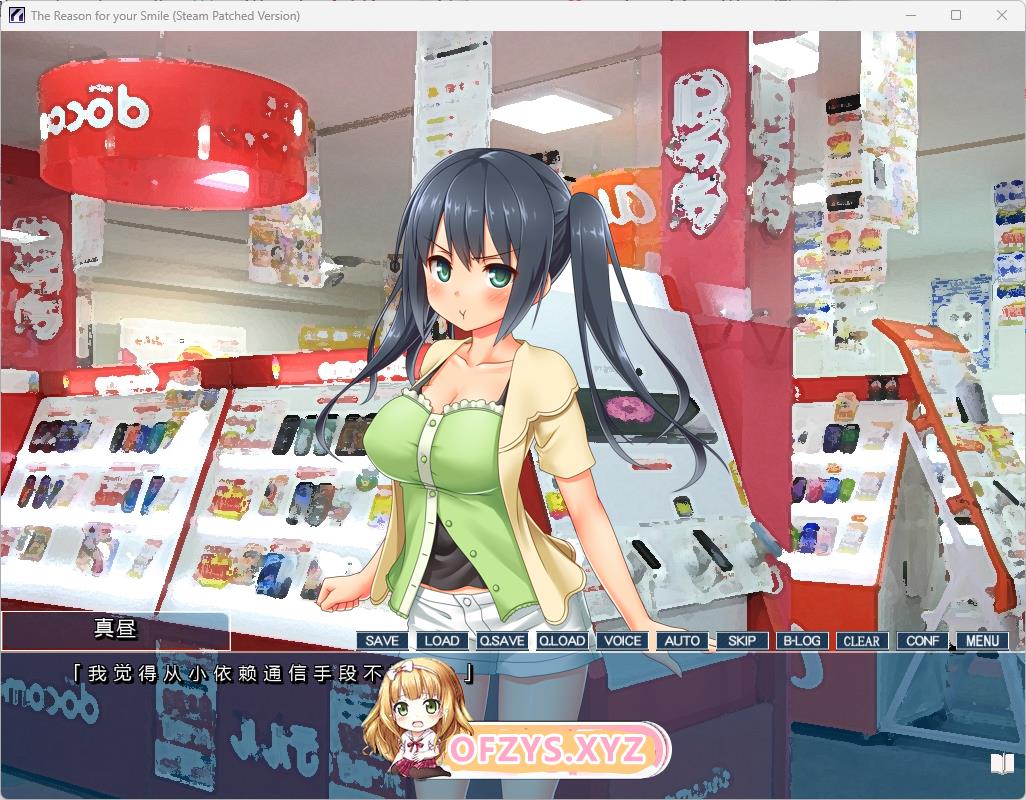Open the LOAD menu
The width and height of the screenshot is (1026, 800).
(x=442, y=641)
